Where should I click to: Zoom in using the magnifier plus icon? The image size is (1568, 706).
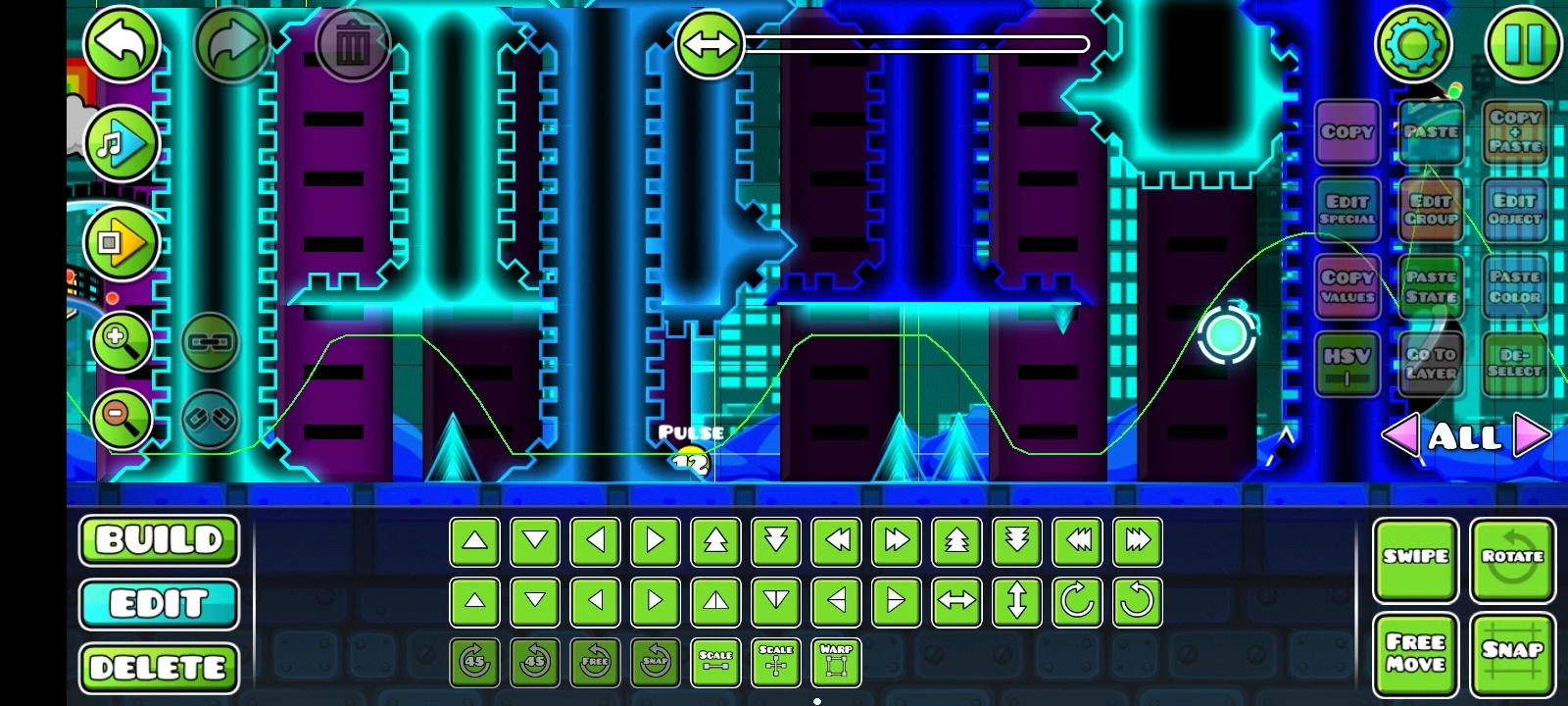120,342
